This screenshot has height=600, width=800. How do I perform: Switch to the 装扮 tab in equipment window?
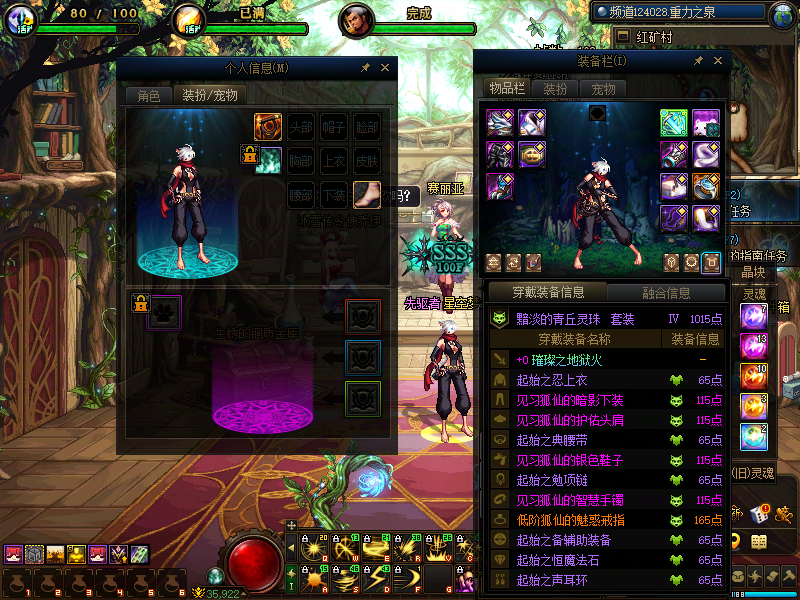pyautogui.click(x=555, y=88)
